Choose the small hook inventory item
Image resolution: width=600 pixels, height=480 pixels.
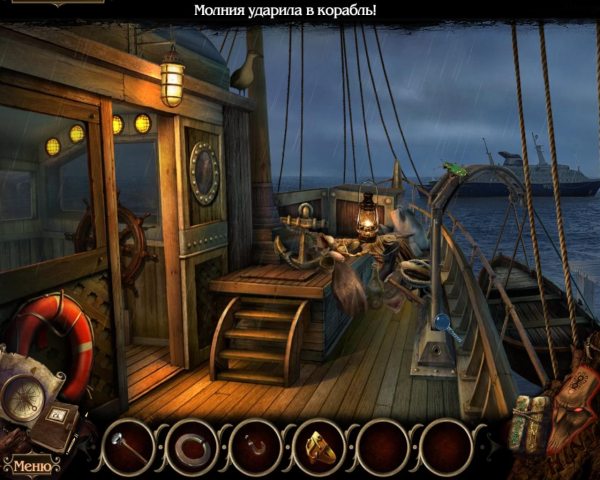(x=256, y=445)
